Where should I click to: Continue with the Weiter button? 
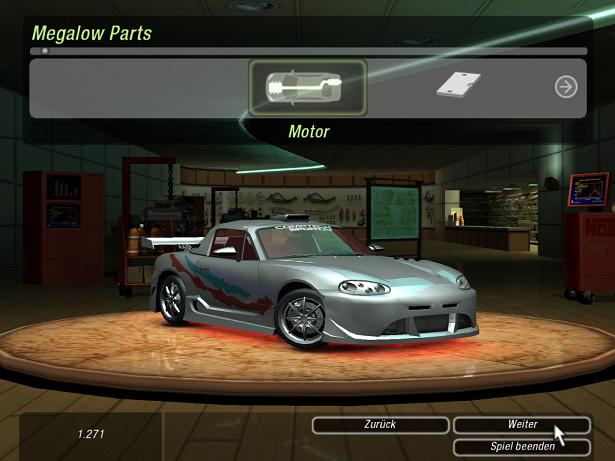coord(521,425)
